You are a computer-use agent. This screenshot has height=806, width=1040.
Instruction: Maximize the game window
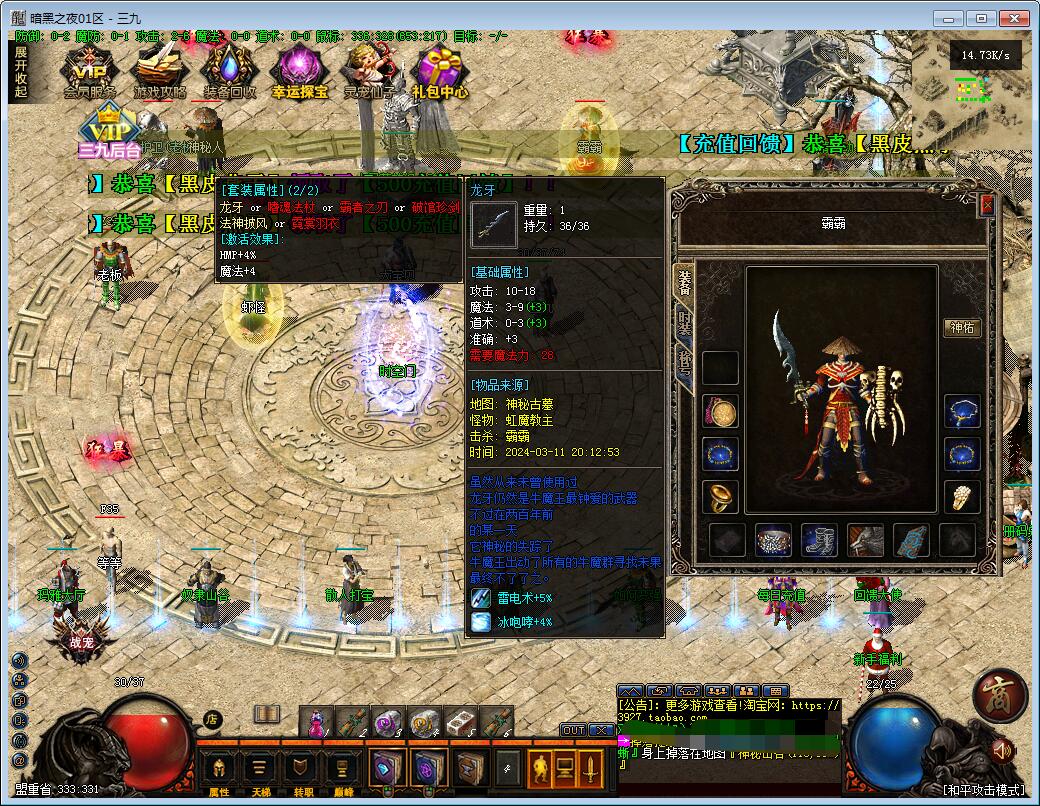click(982, 18)
